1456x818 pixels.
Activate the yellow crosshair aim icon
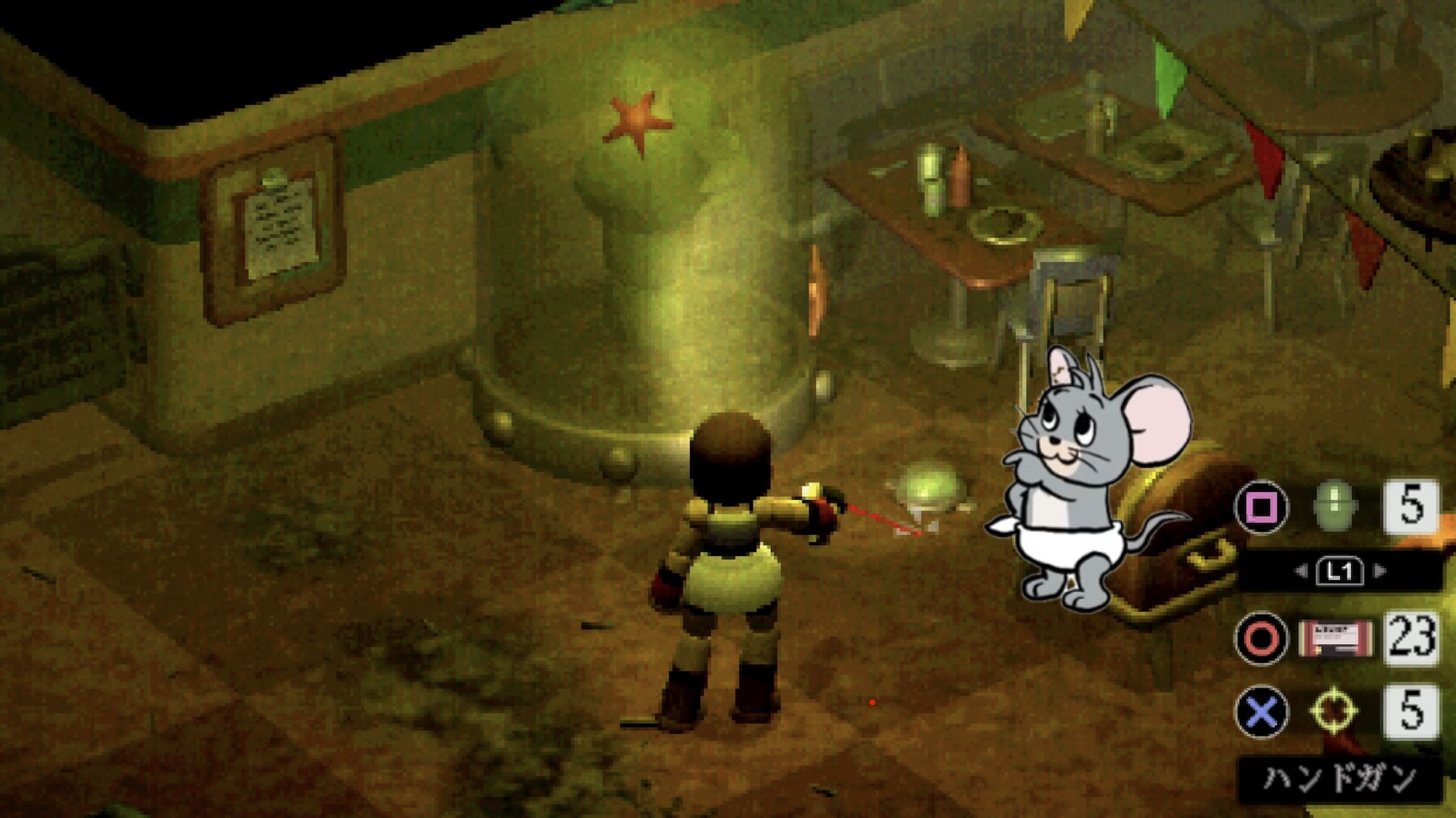point(1334,710)
